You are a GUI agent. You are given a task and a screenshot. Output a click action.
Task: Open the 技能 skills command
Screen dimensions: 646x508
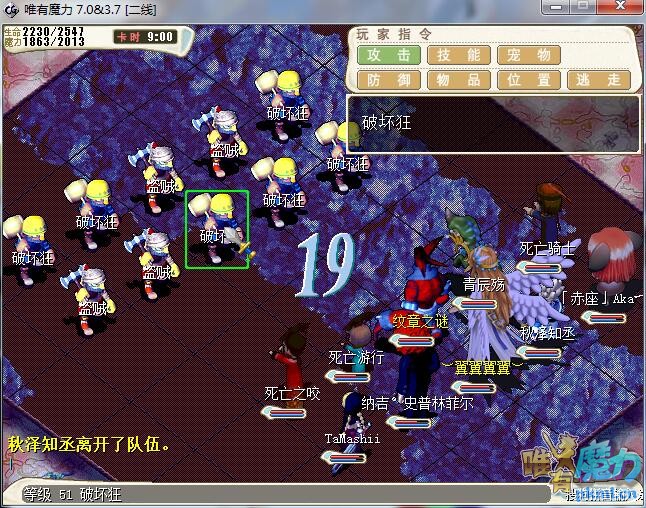[459, 56]
